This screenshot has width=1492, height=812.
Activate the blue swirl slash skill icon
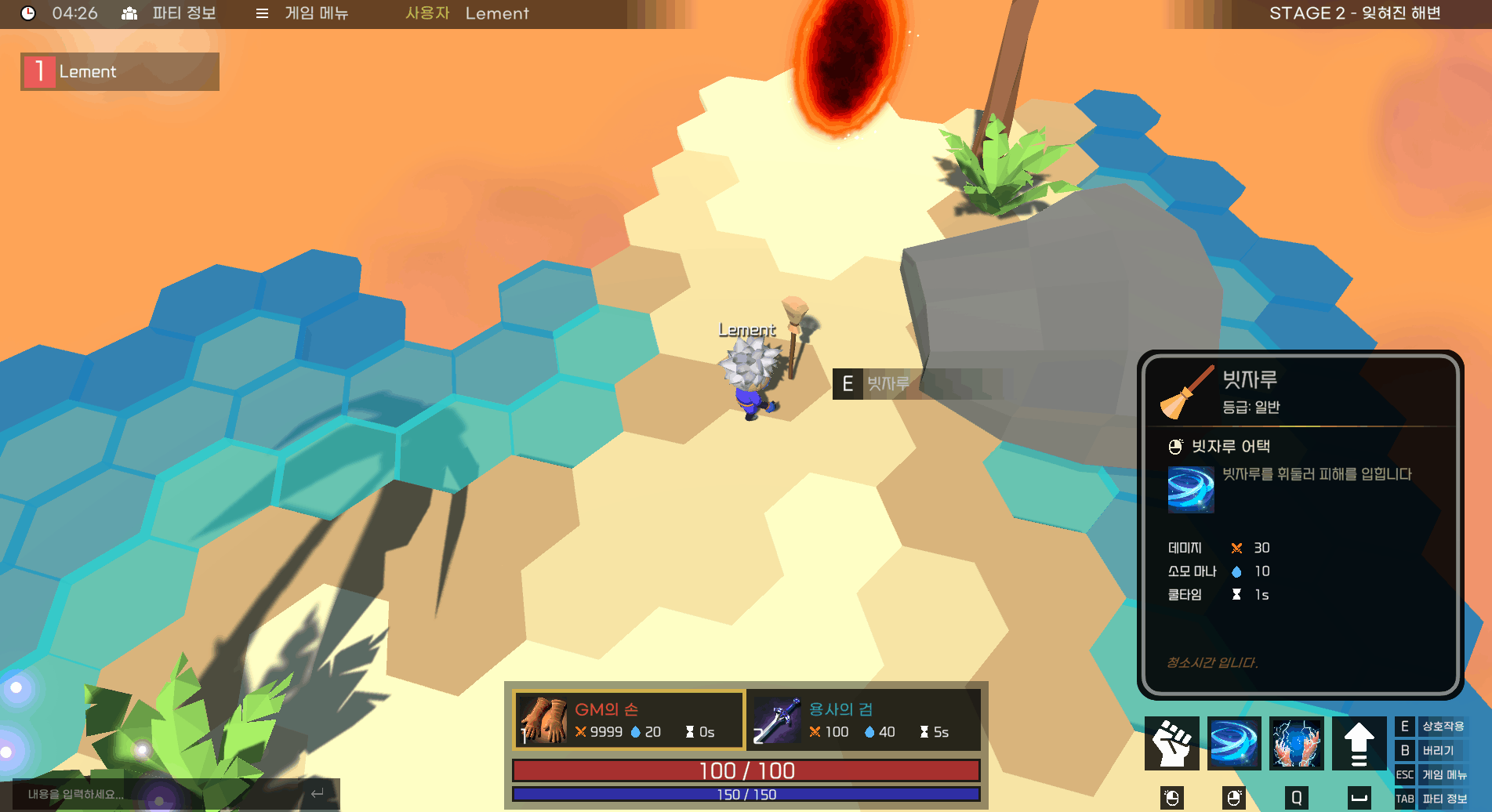(1234, 743)
